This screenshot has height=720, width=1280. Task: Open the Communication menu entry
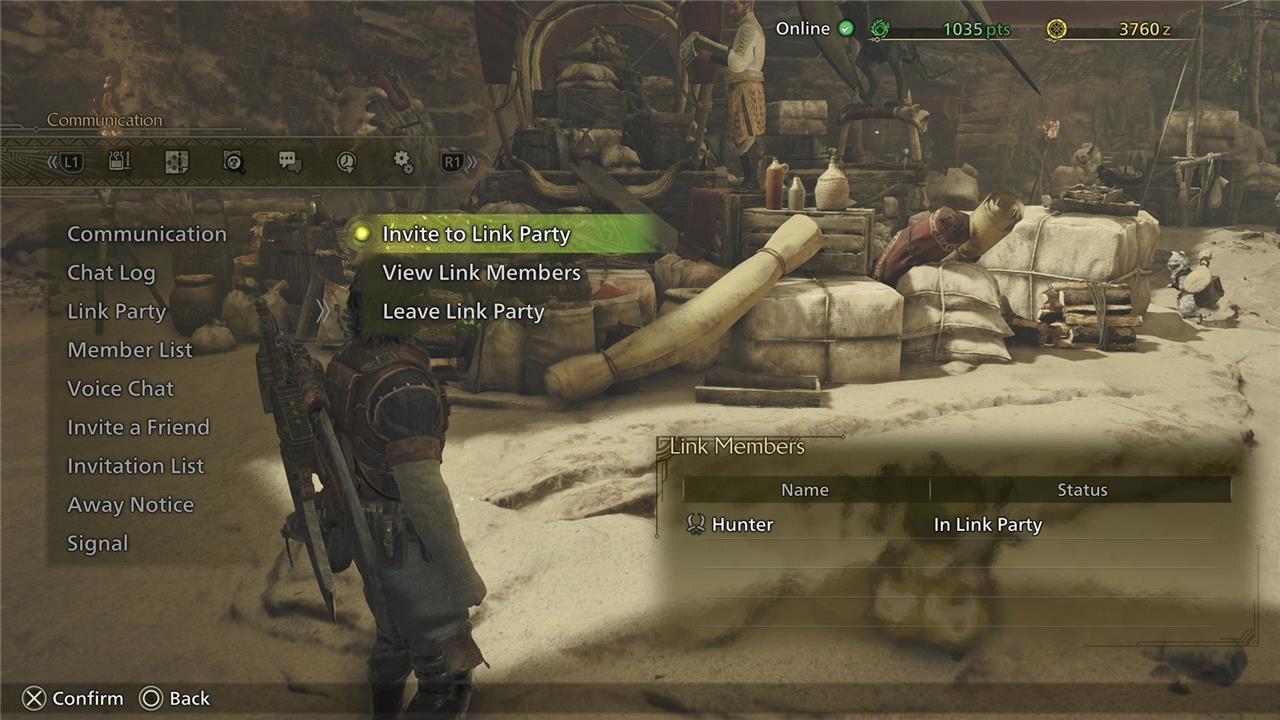point(147,234)
